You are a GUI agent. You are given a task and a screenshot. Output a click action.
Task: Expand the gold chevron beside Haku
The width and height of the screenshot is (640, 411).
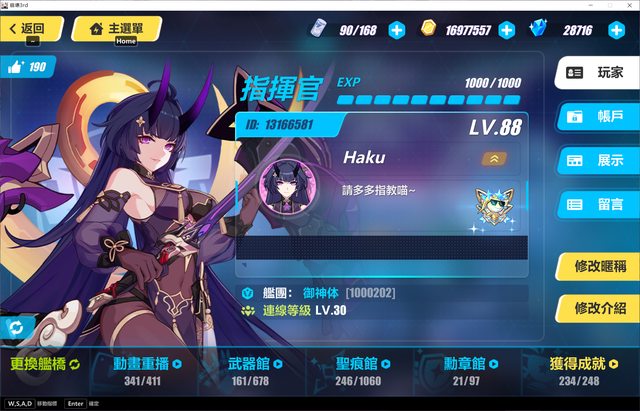click(492, 158)
